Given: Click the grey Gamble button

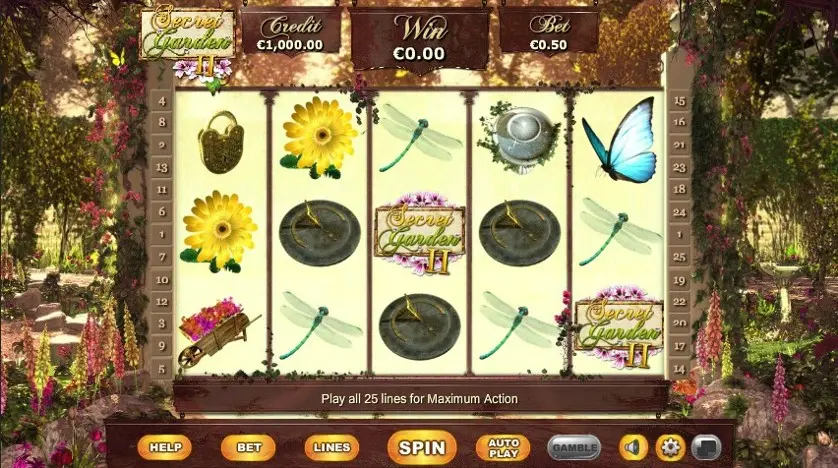Looking at the screenshot, I should tap(574, 448).
